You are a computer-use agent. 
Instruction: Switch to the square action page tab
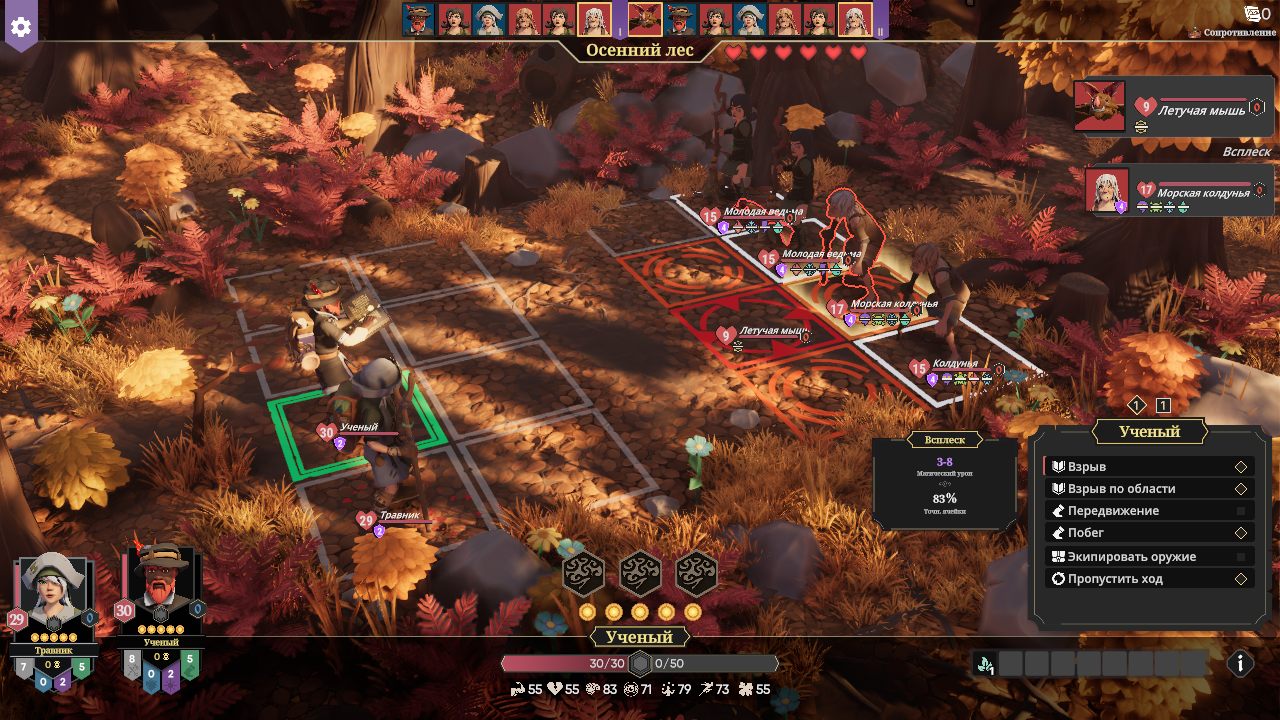point(1163,405)
